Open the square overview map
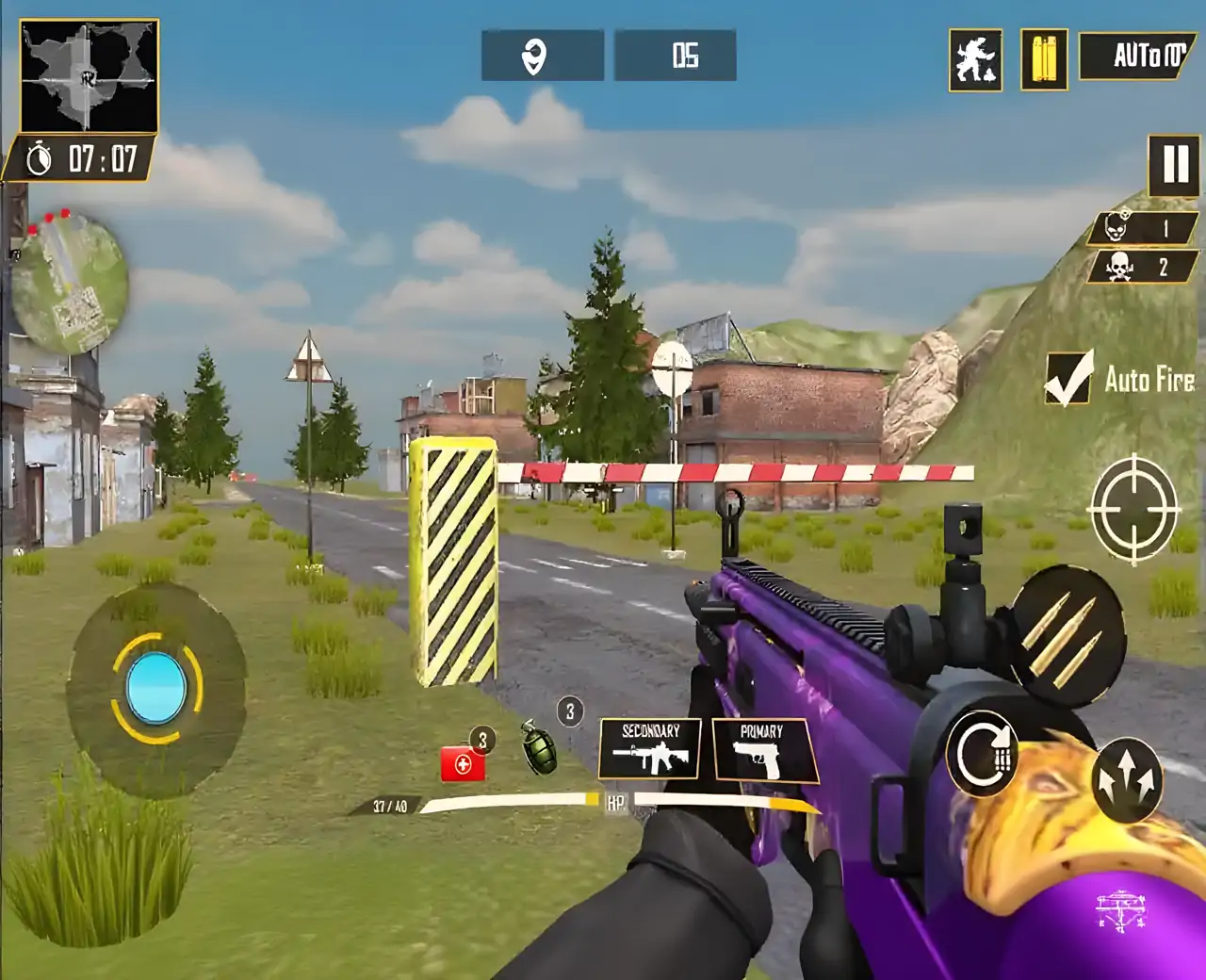1206x980 pixels. pyautogui.click(x=90, y=76)
